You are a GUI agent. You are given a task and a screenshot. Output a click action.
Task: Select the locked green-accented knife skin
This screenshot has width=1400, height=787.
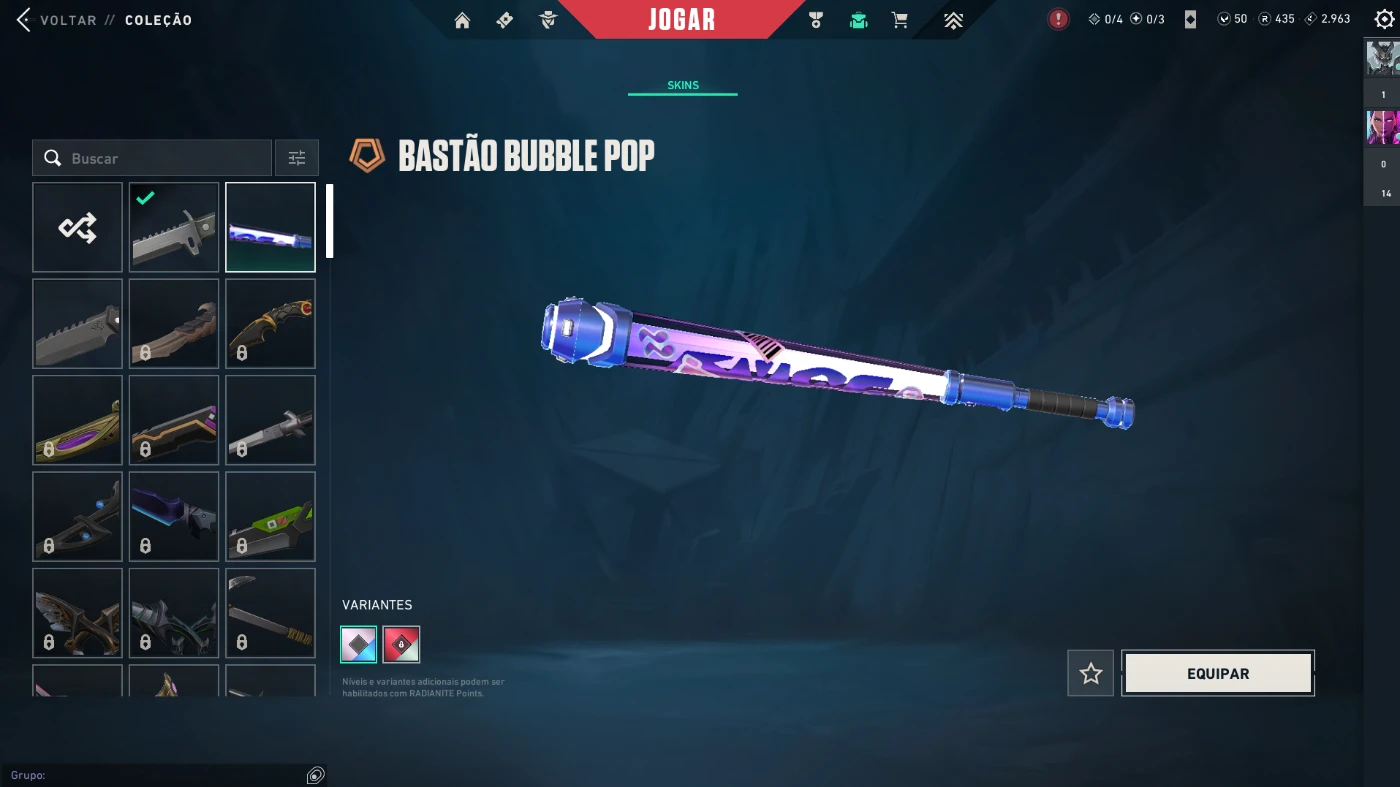[x=270, y=516]
